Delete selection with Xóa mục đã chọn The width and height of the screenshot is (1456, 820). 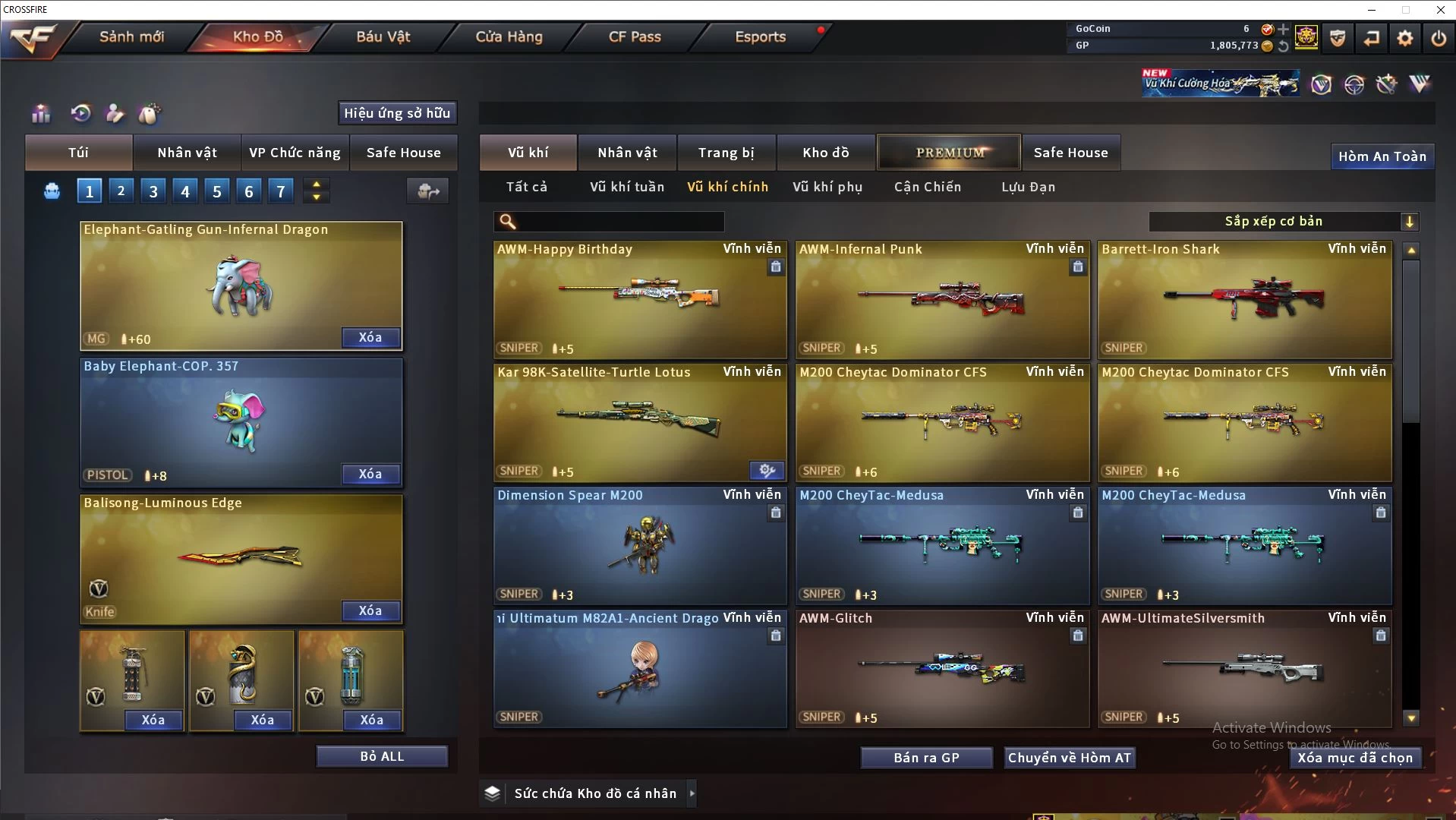pyautogui.click(x=1354, y=758)
